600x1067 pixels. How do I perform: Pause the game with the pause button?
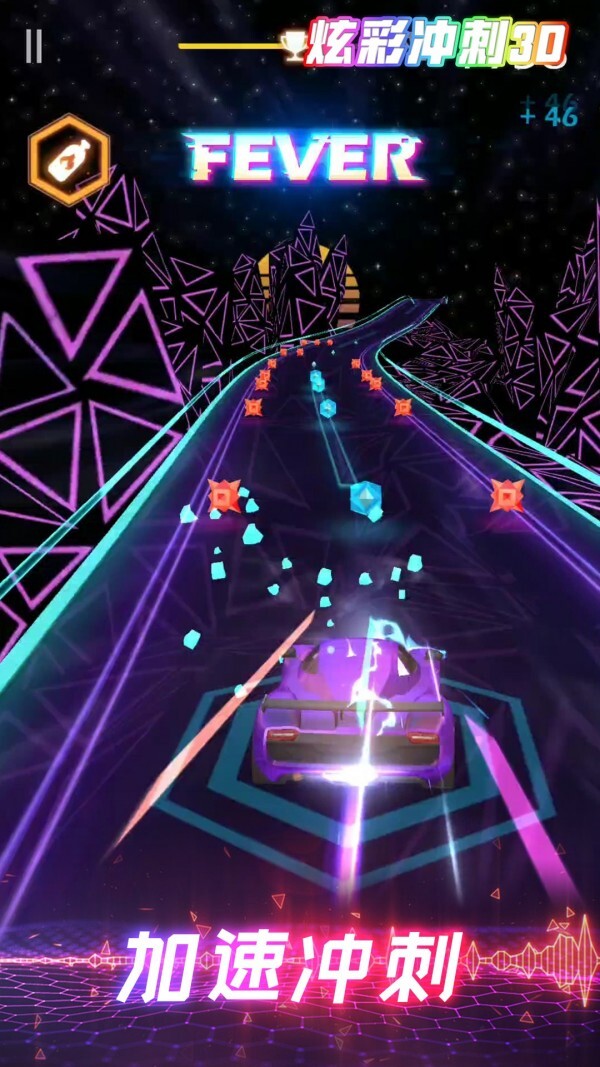coord(34,46)
